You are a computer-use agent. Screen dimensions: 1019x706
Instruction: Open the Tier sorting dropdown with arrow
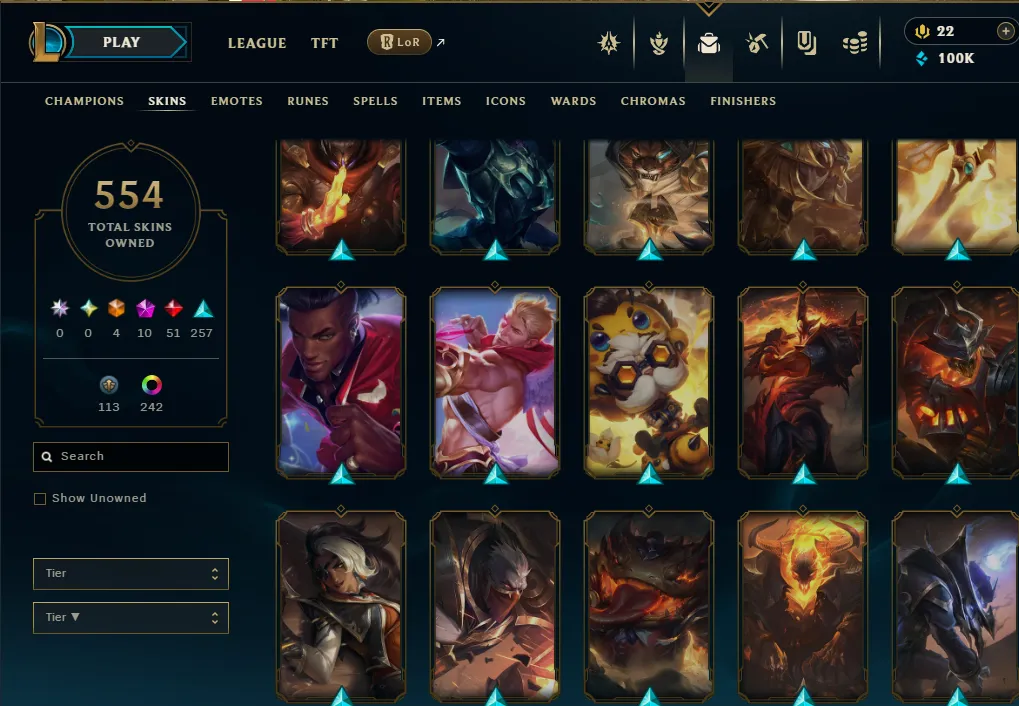[x=131, y=617]
